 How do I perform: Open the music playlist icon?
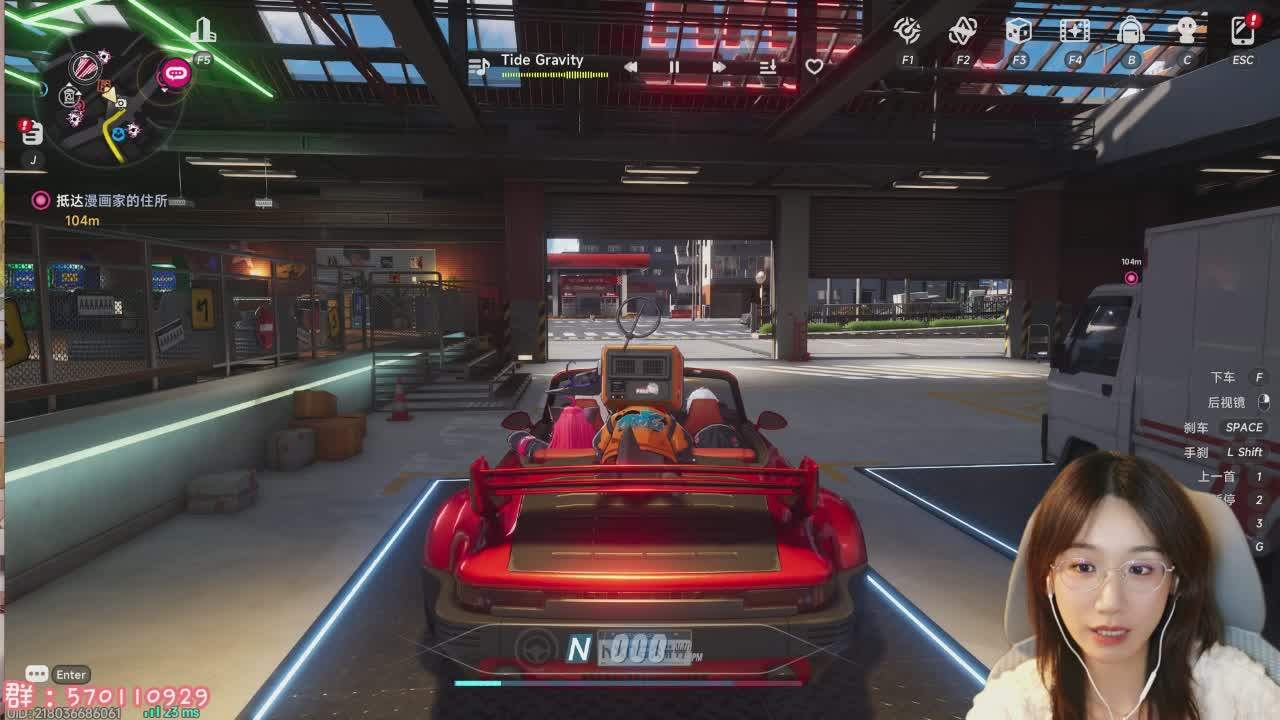tap(480, 67)
